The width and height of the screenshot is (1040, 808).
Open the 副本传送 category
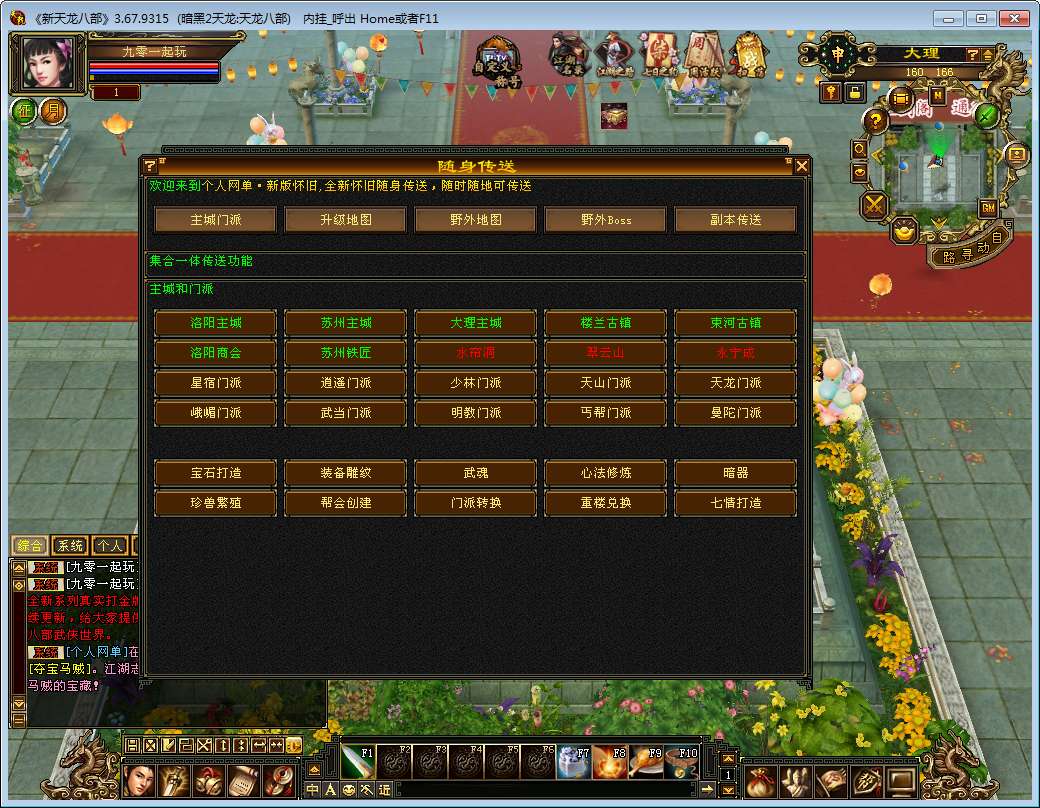pyautogui.click(x=736, y=220)
